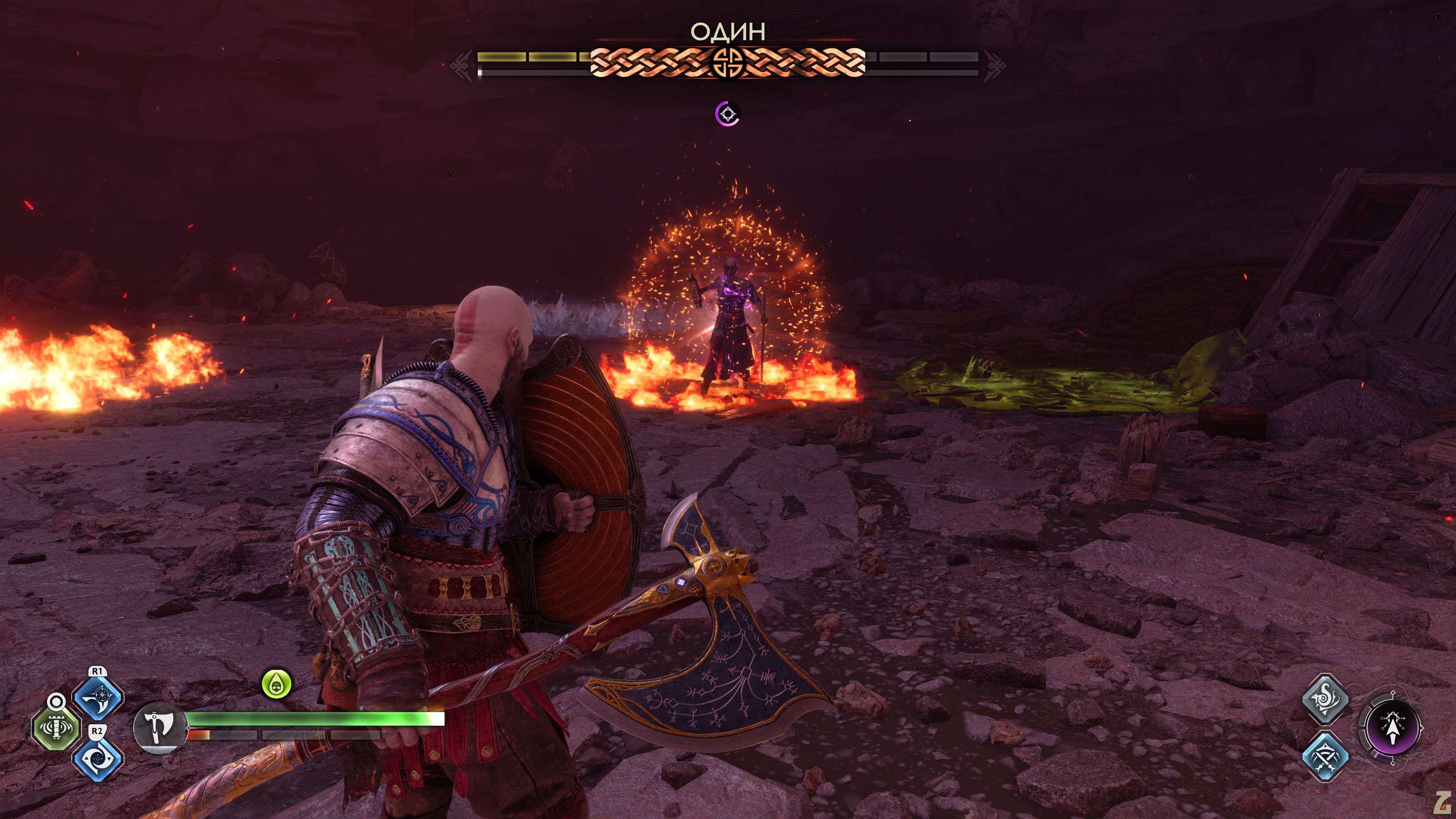Screen dimensions: 1456x819
Task: Click the purple lock-on target marker
Action: (x=728, y=114)
